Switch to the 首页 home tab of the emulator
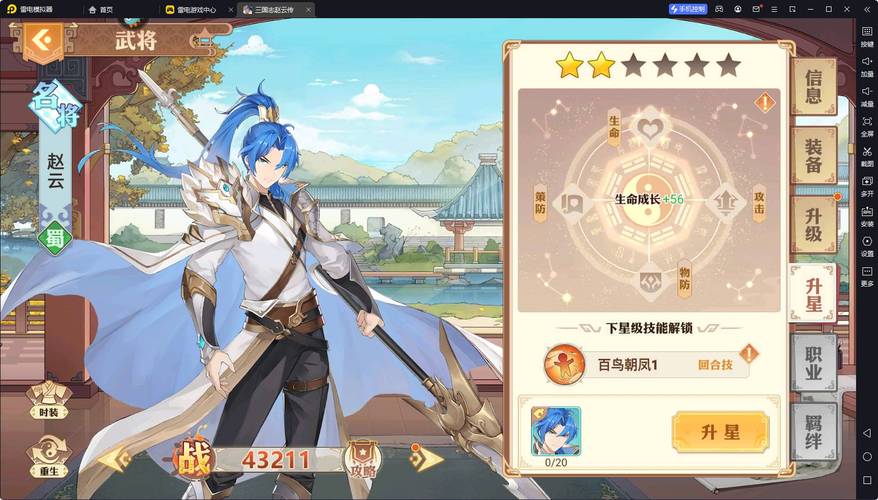Screen dimensions: 878x500 coord(100,9)
